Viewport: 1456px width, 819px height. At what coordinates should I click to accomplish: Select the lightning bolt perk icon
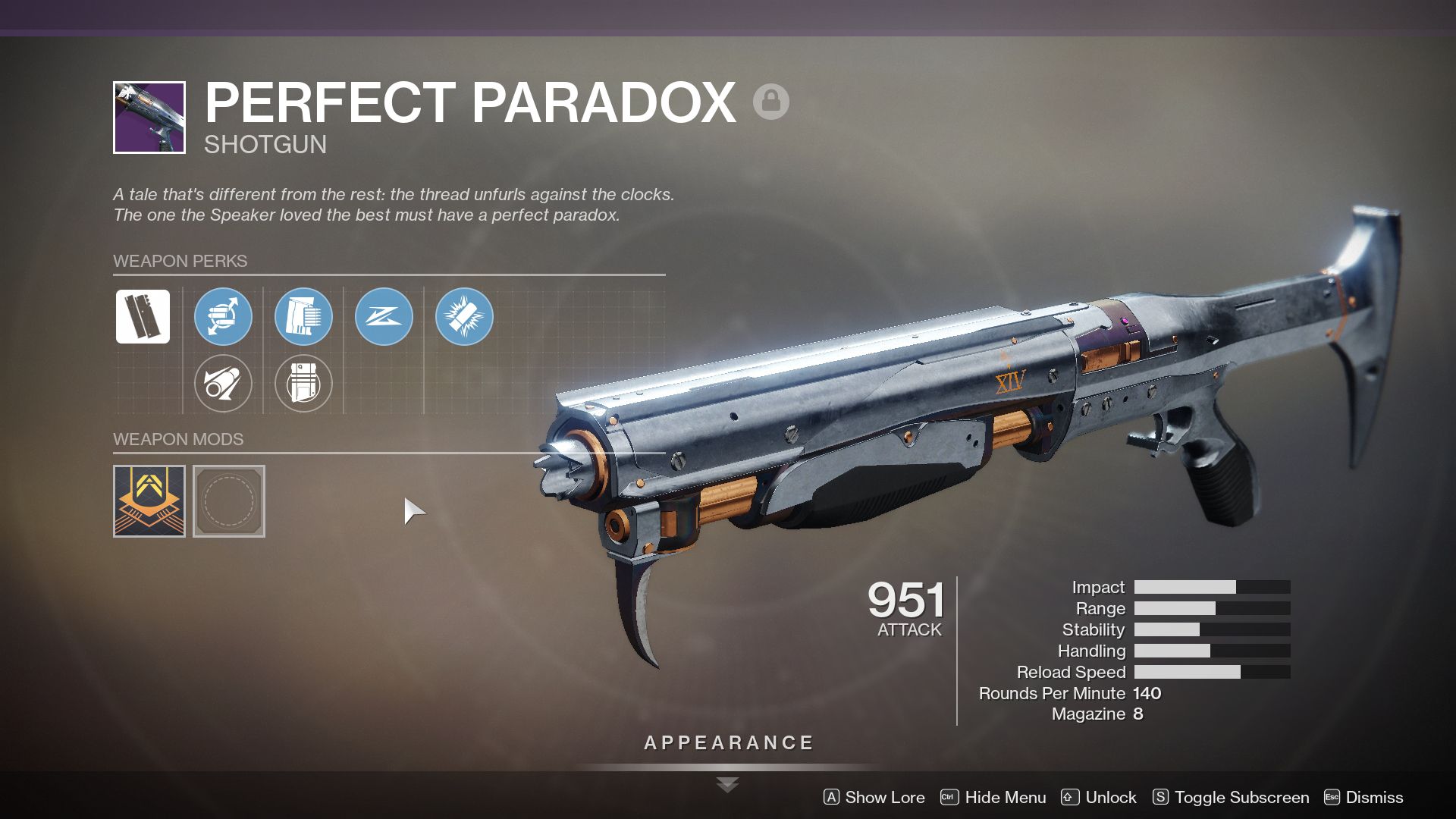[x=384, y=317]
